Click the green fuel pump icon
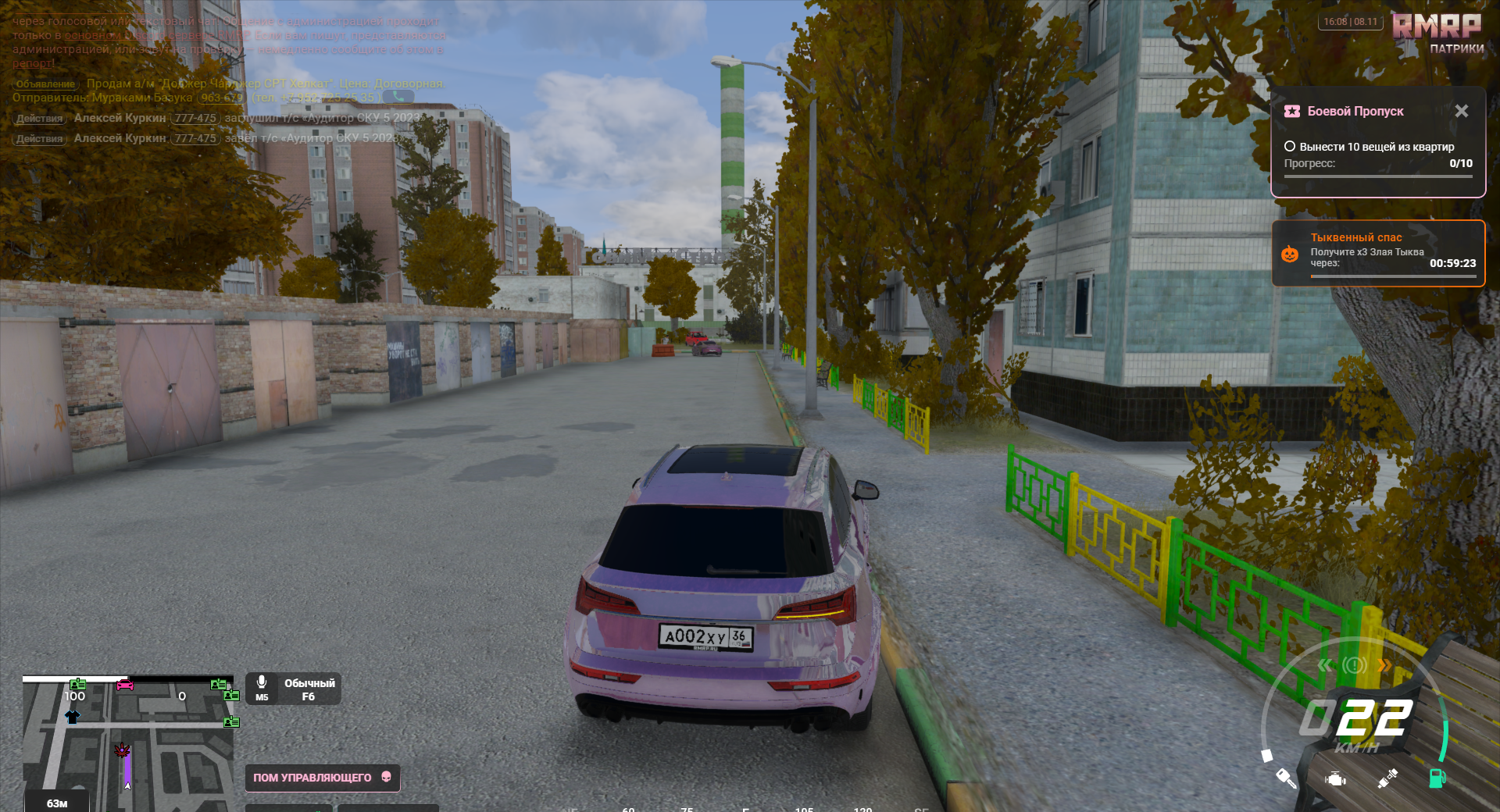This screenshot has height=812, width=1500. pos(1437,778)
